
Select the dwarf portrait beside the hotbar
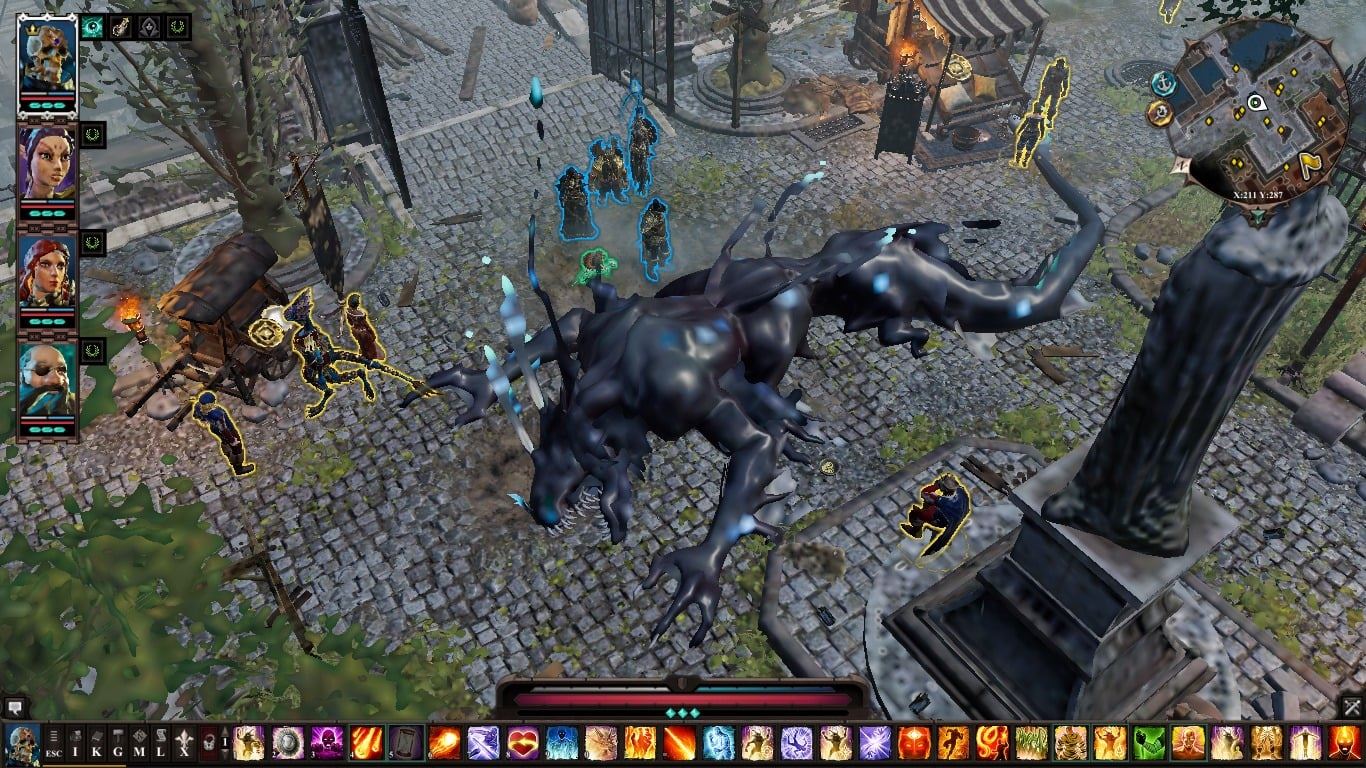[x=23, y=744]
